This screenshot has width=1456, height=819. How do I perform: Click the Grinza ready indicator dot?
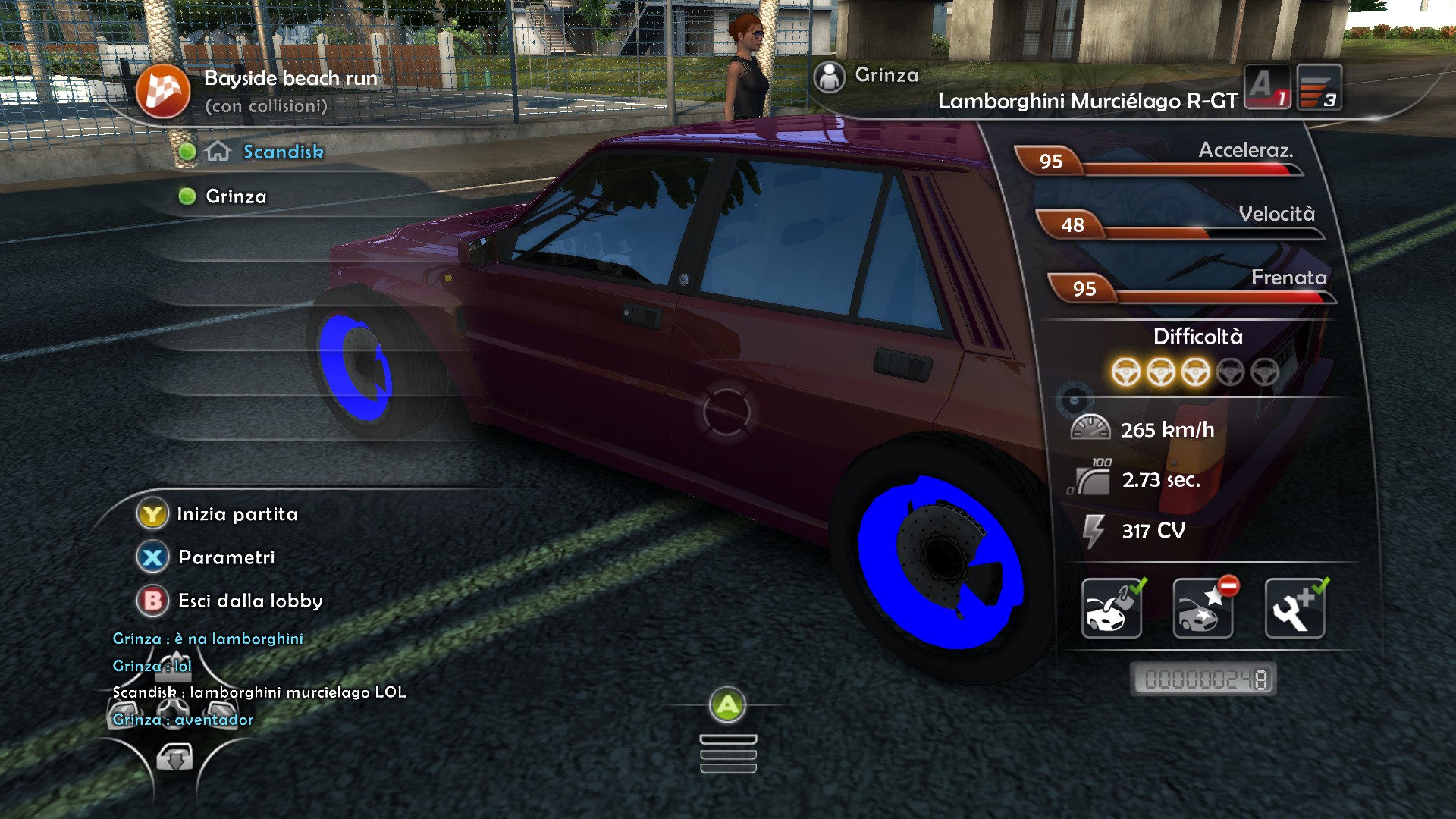click(x=188, y=196)
